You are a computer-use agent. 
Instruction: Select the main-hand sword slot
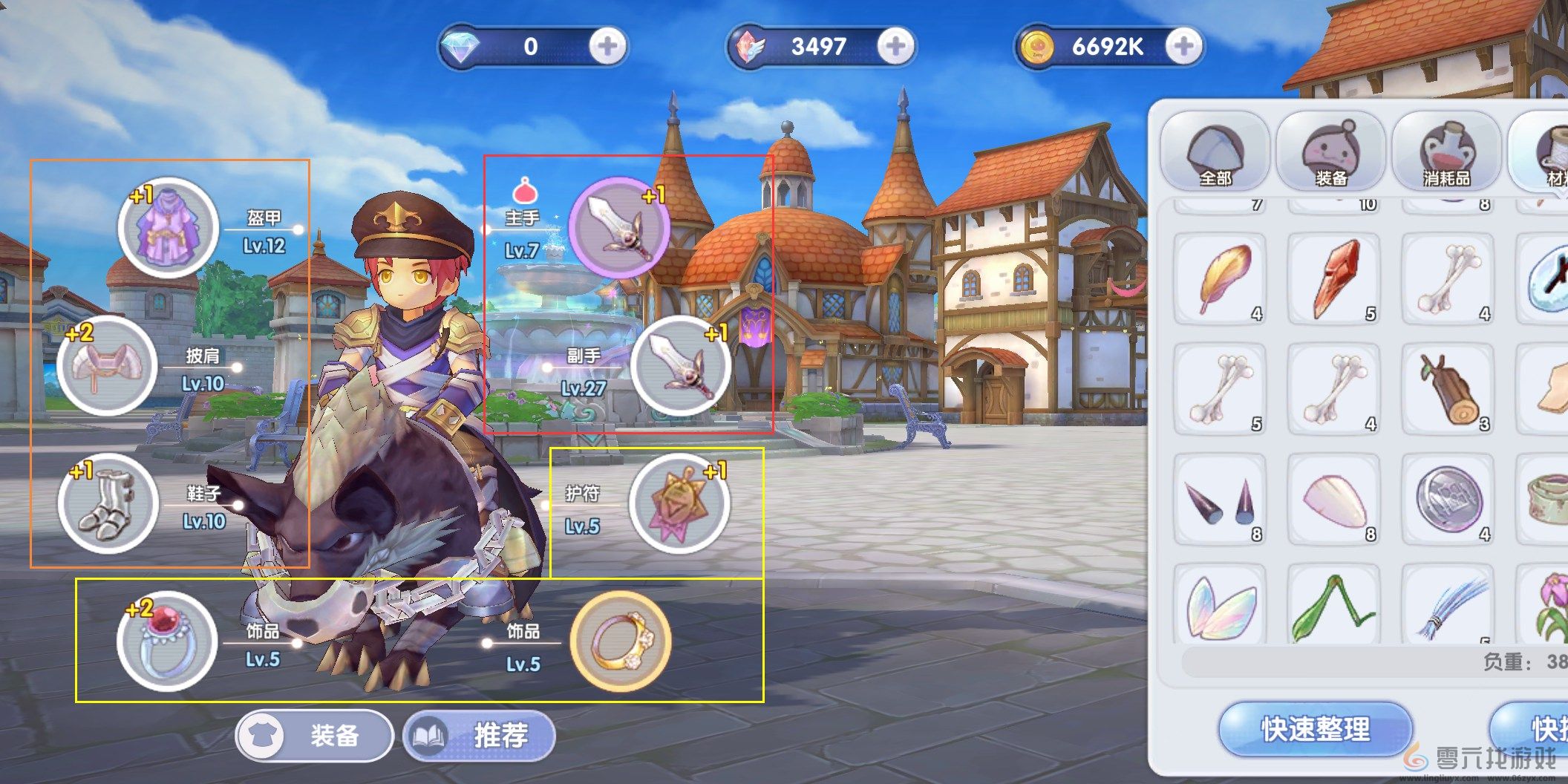618,227
